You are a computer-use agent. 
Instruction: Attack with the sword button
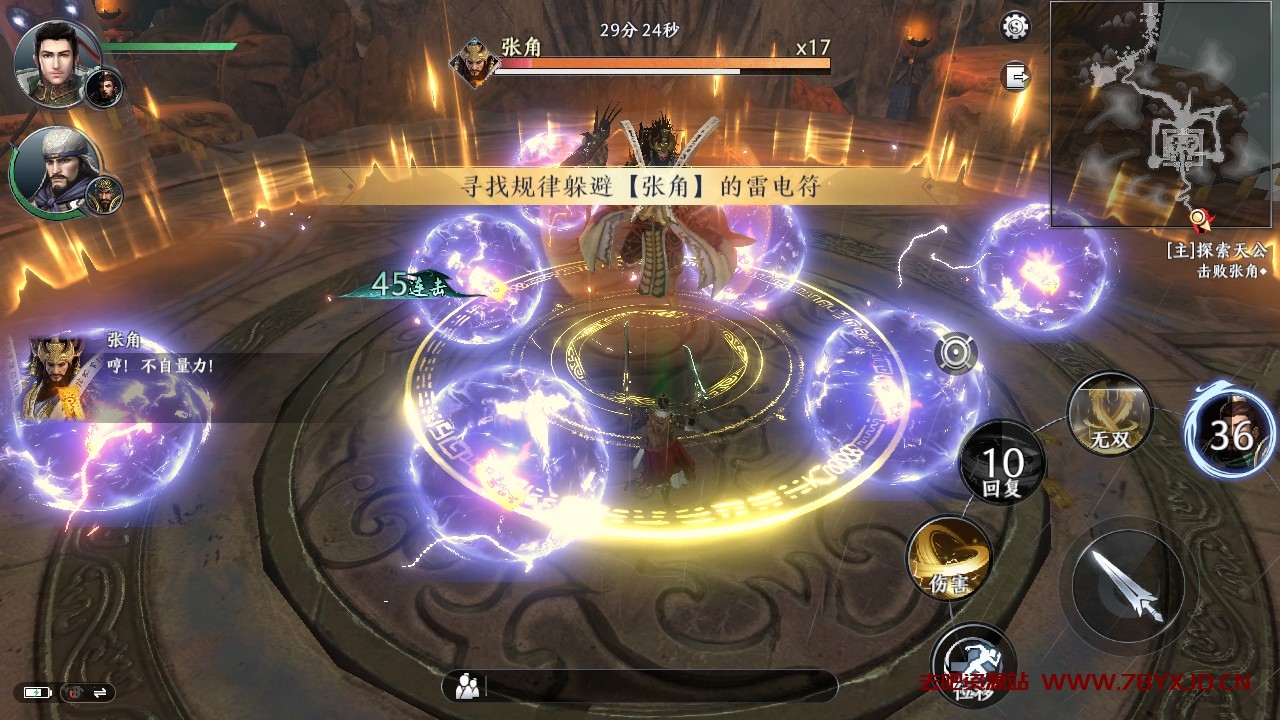pos(1128,585)
